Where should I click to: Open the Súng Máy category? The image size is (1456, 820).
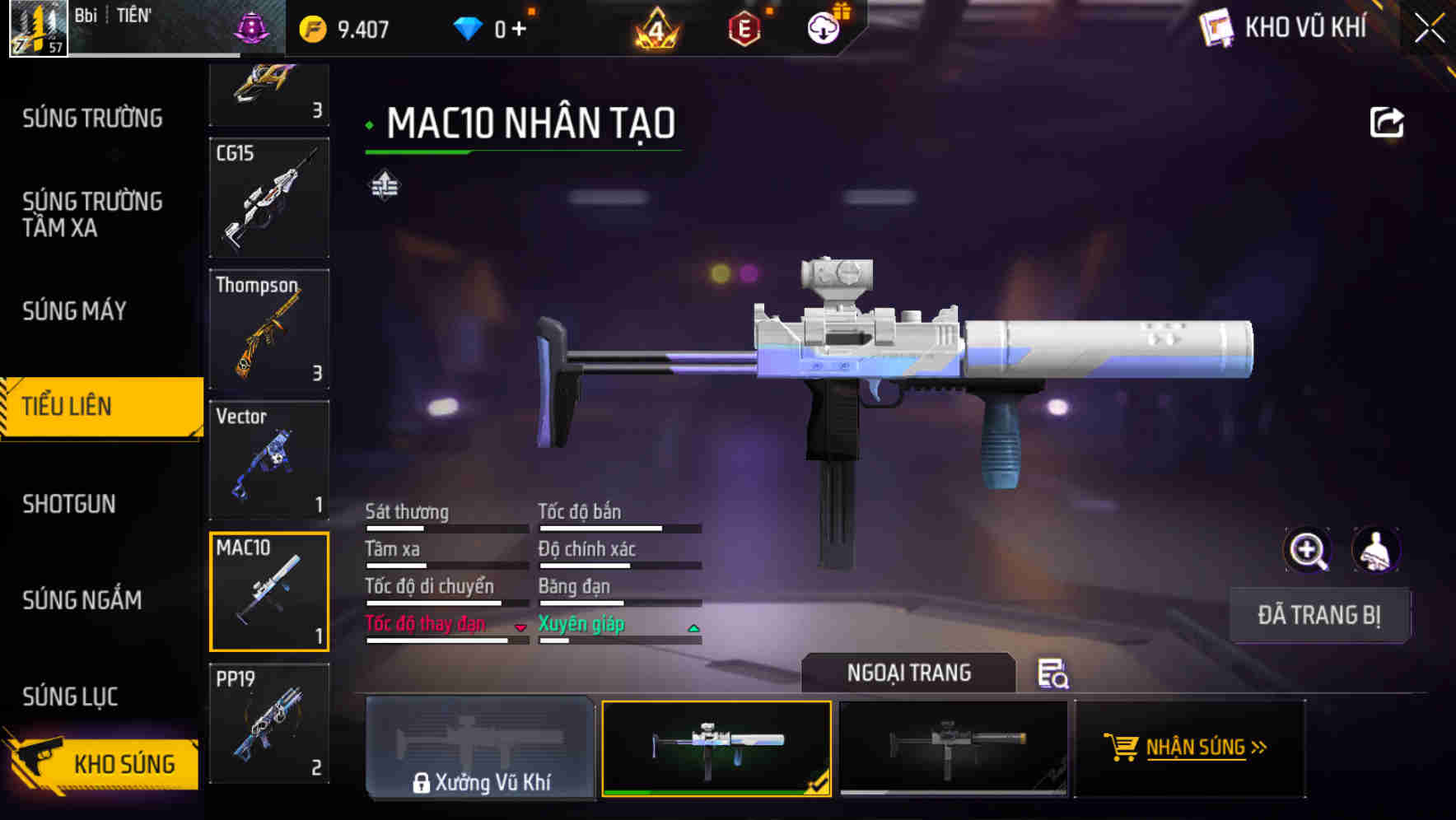click(75, 311)
